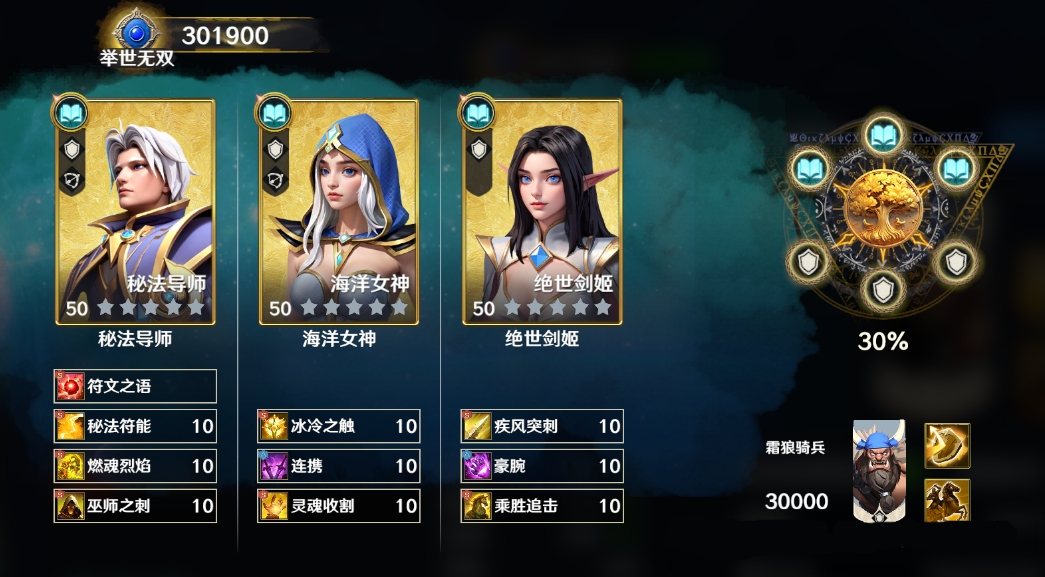This screenshot has width=1045, height=577.
Task: Open the 乘胜追击 skill entry
Action: click(542, 506)
